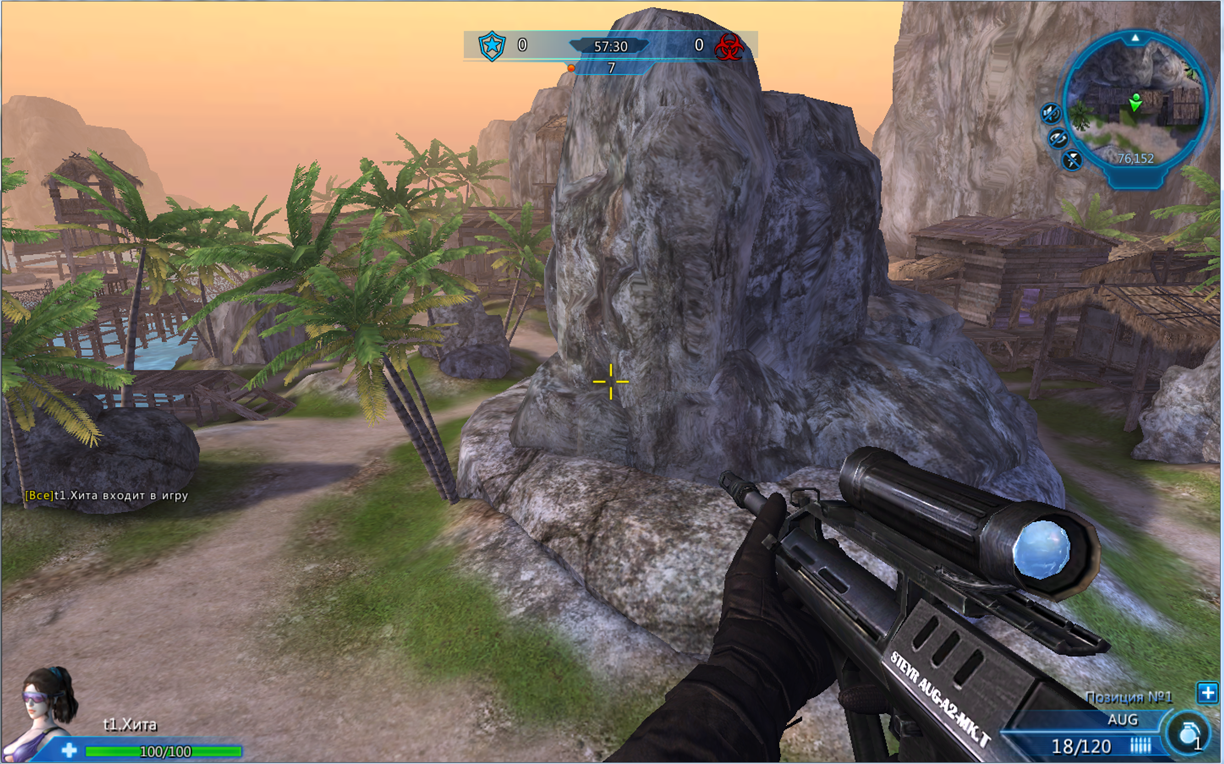Click the arrow tab atop the minimap
The image size is (1224, 764).
pos(1135,38)
